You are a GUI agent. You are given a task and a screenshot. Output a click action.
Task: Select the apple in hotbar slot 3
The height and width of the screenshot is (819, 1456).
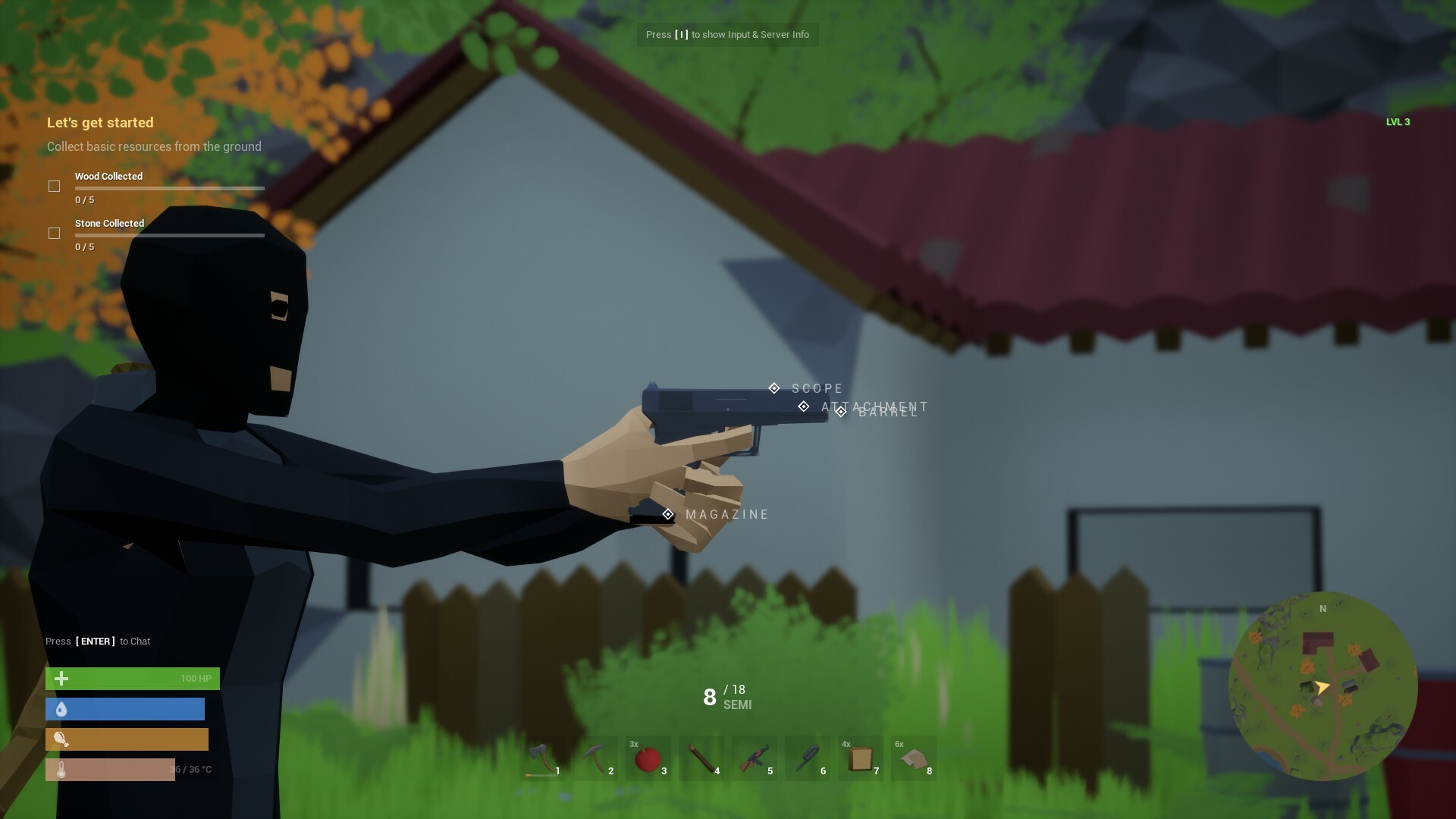(x=649, y=758)
